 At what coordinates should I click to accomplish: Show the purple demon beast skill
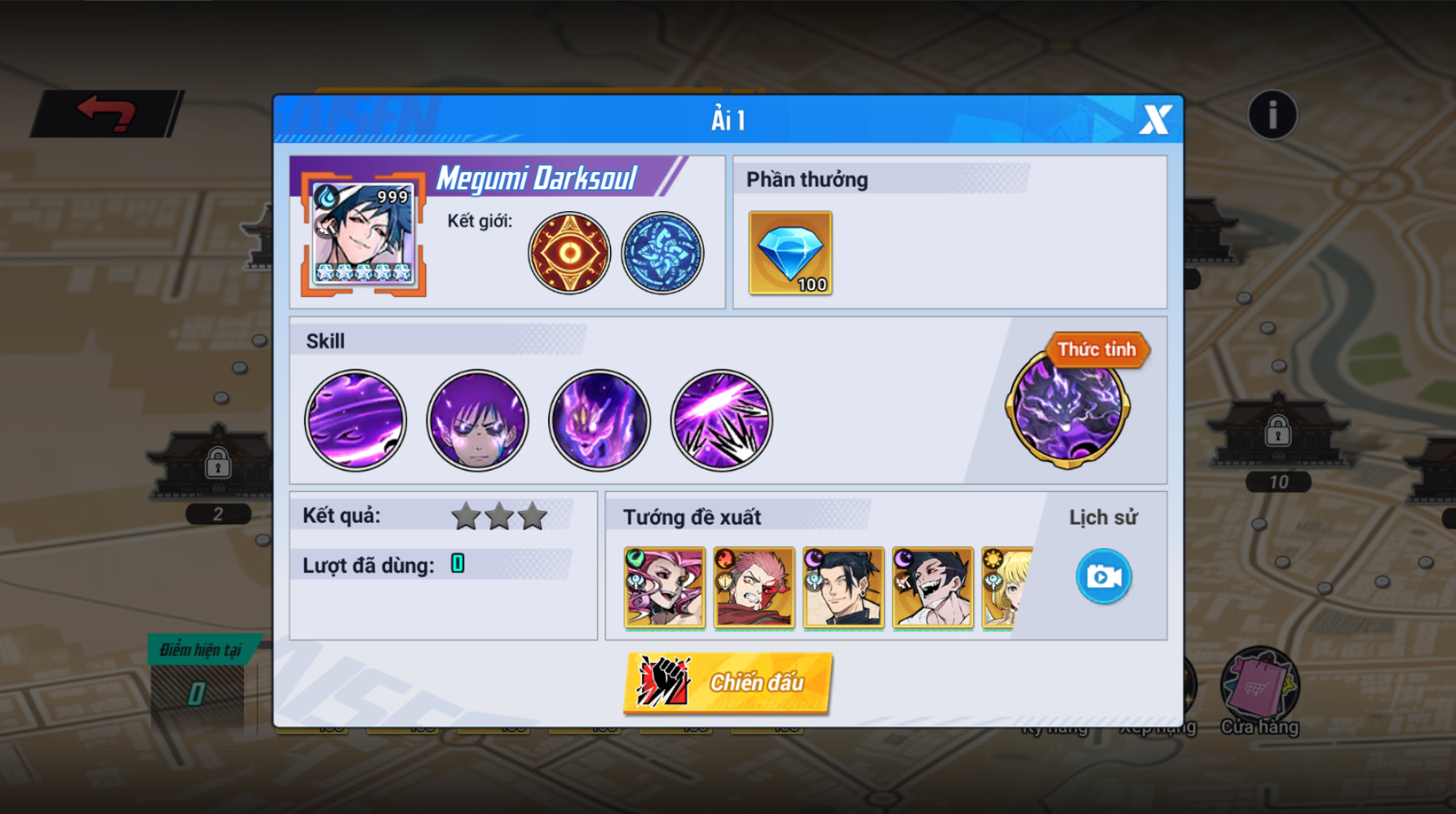(600, 421)
